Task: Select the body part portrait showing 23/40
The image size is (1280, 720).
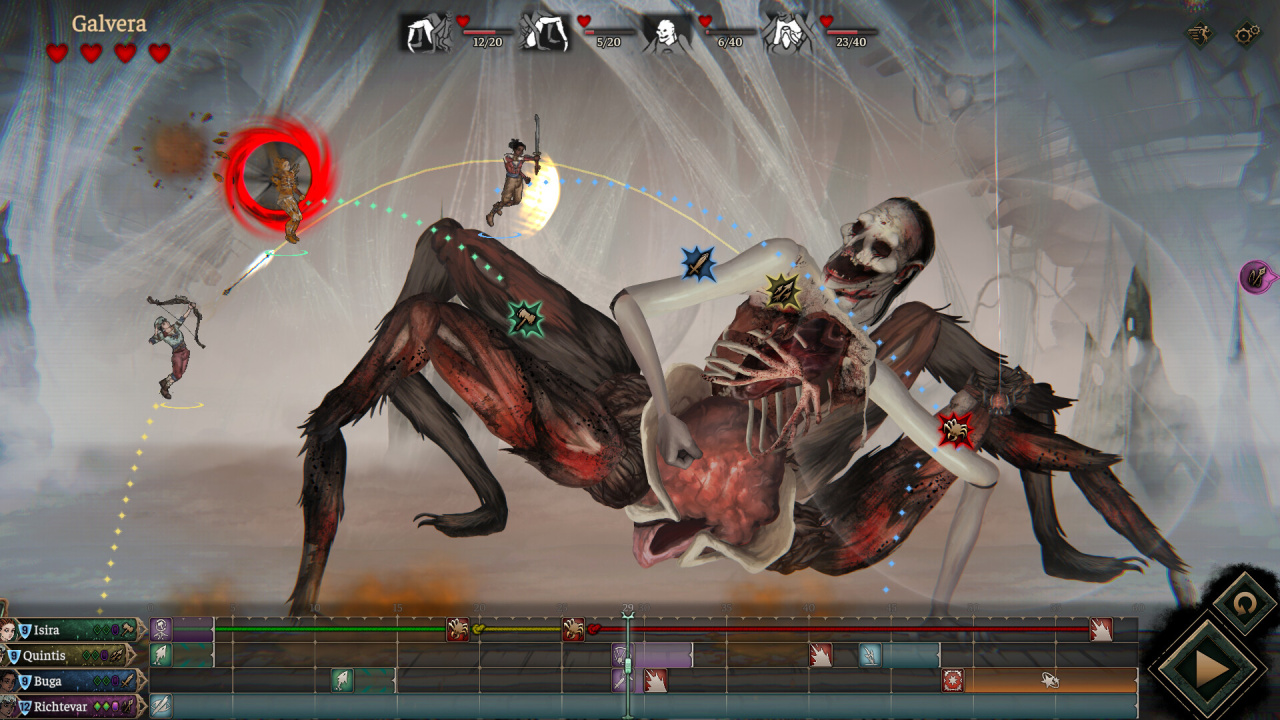Action: click(783, 33)
